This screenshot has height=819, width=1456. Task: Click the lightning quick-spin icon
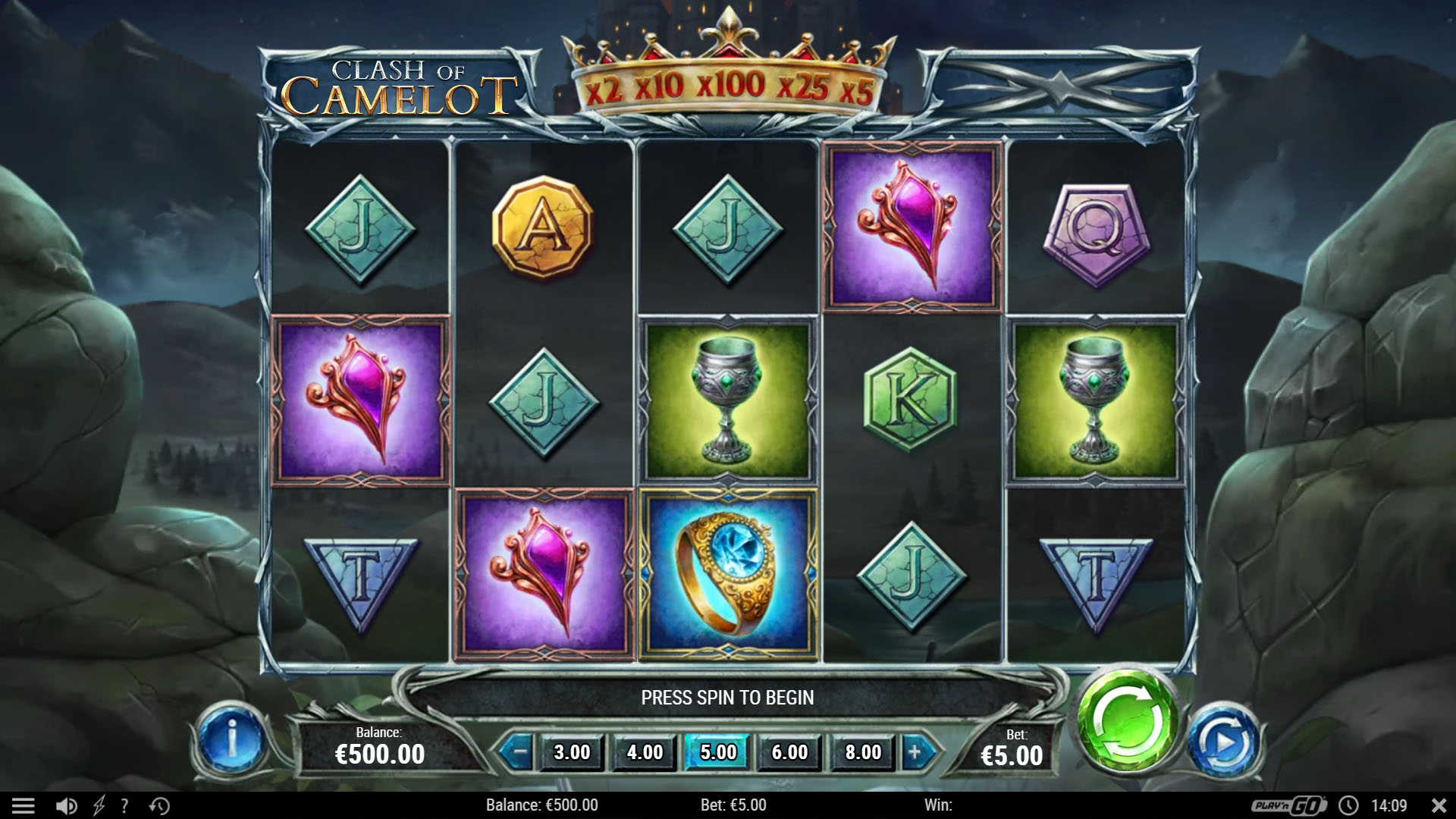[x=99, y=805]
